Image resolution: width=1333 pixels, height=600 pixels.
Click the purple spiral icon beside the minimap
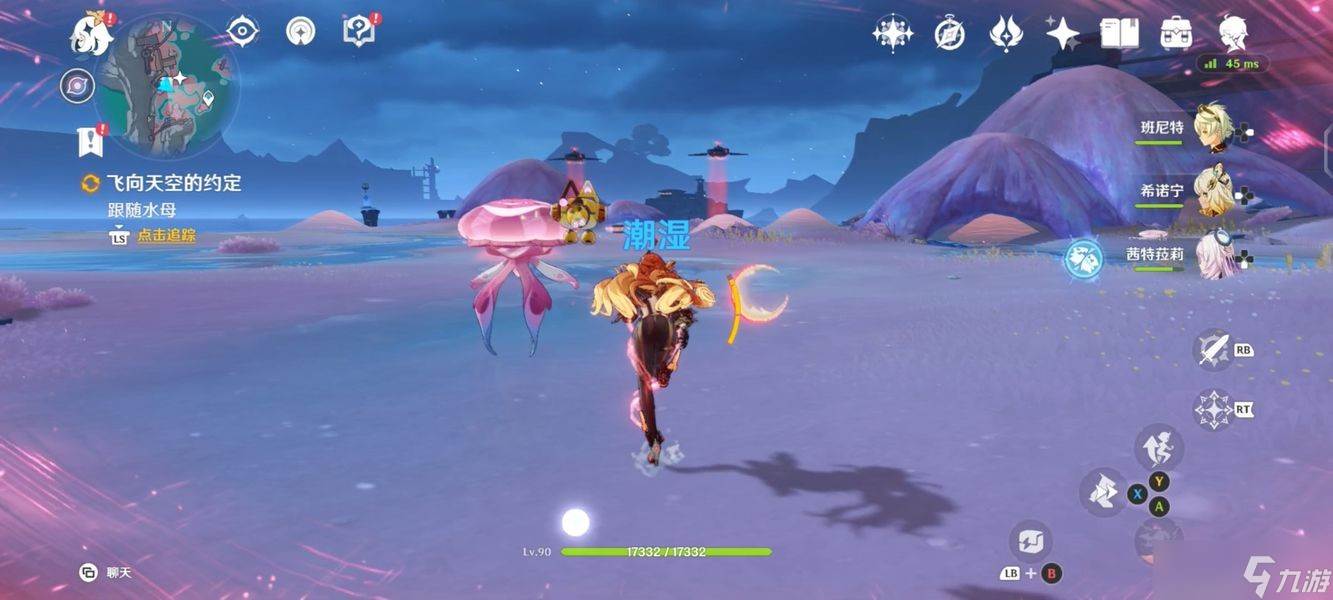[x=76, y=85]
